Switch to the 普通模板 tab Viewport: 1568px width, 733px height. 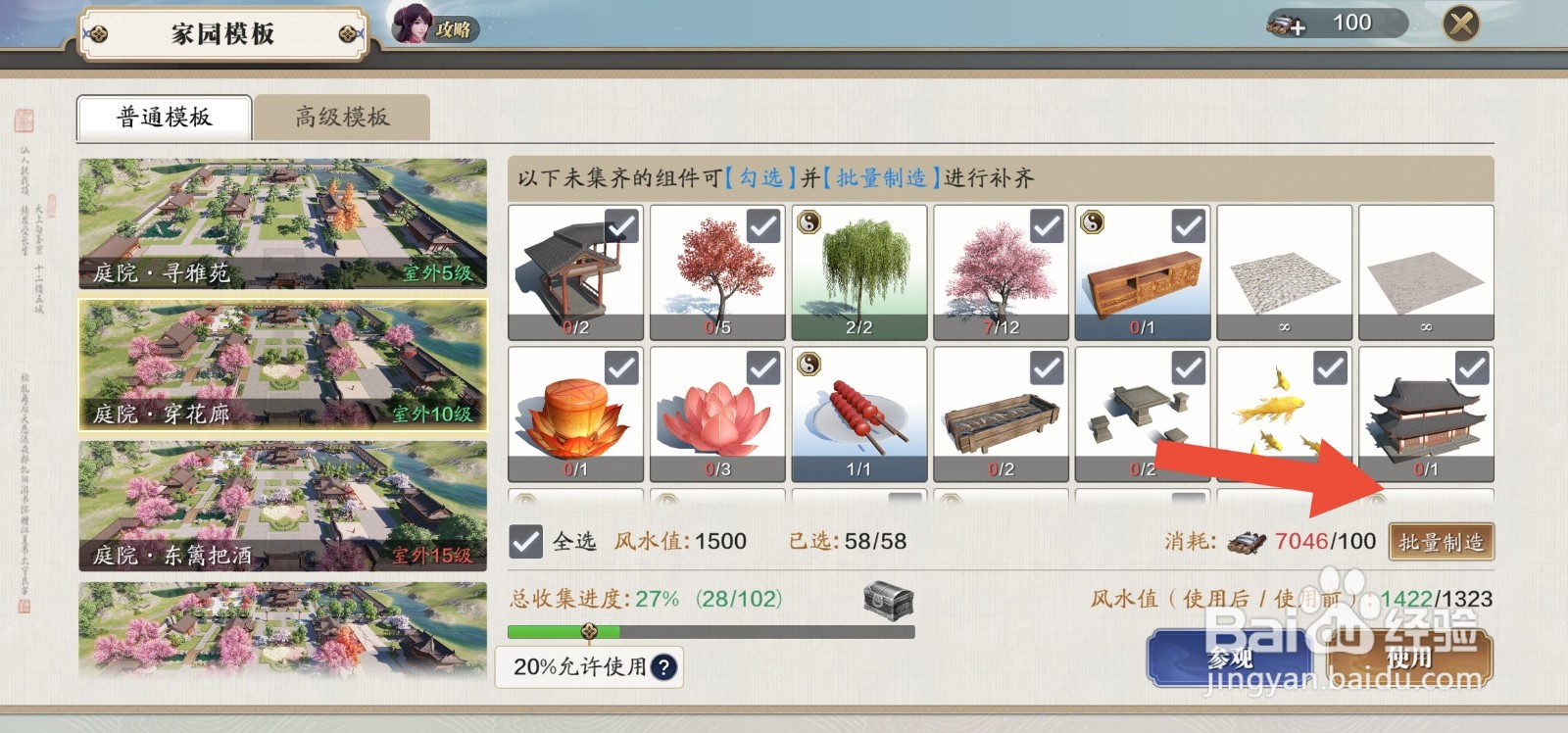(163, 116)
